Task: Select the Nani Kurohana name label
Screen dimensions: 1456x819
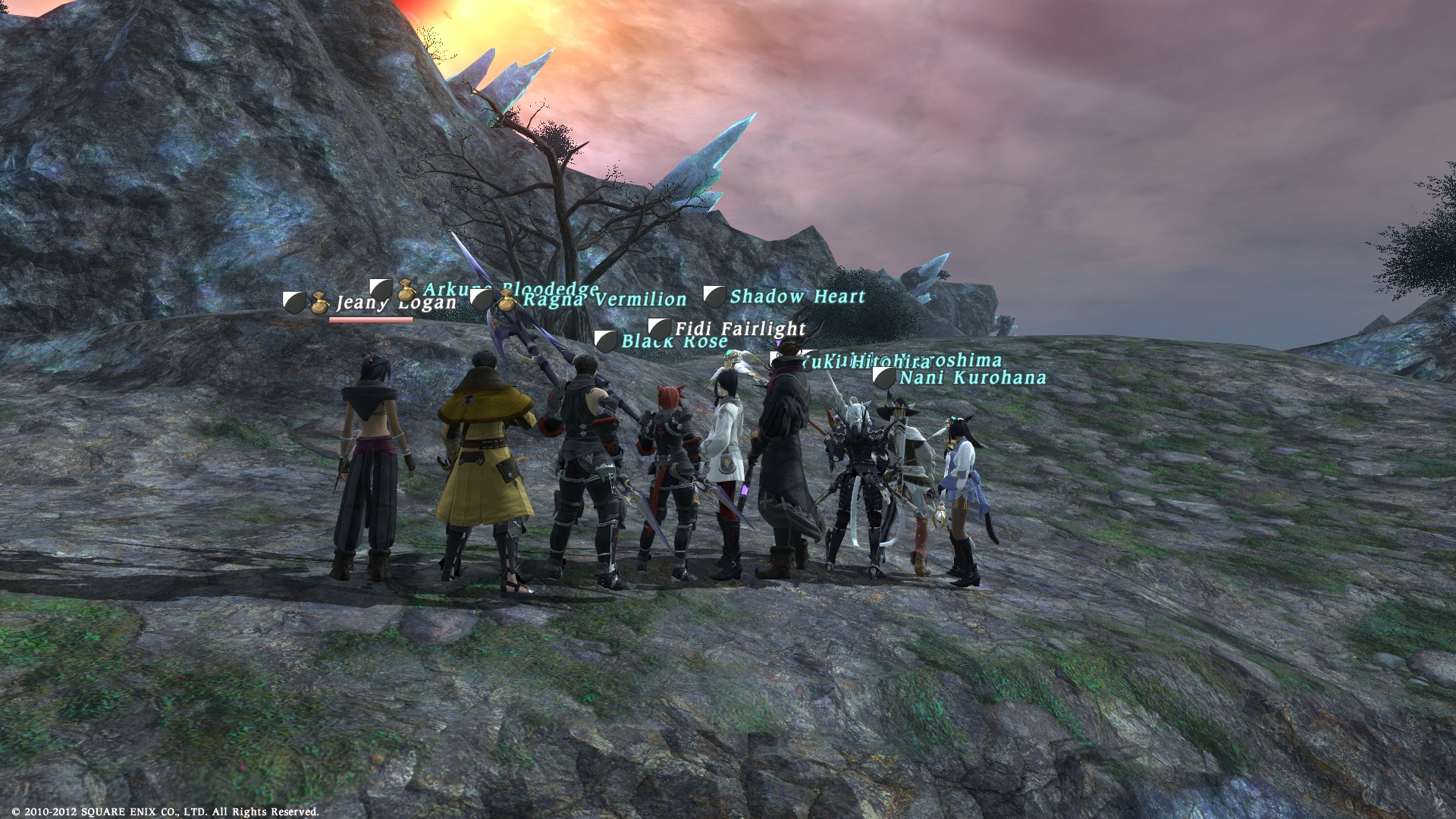Action: click(x=972, y=378)
